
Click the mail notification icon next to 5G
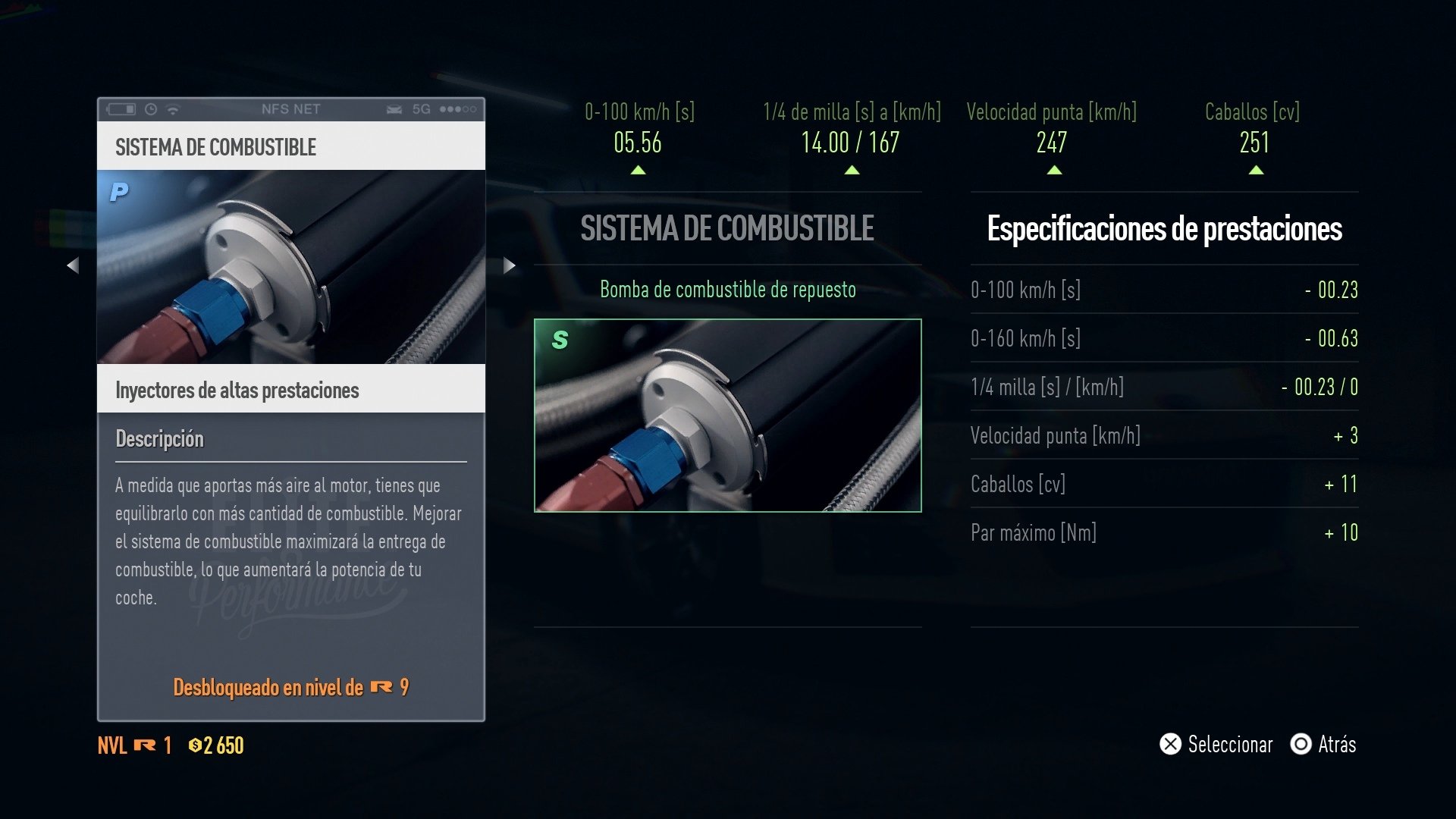[396, 109]
